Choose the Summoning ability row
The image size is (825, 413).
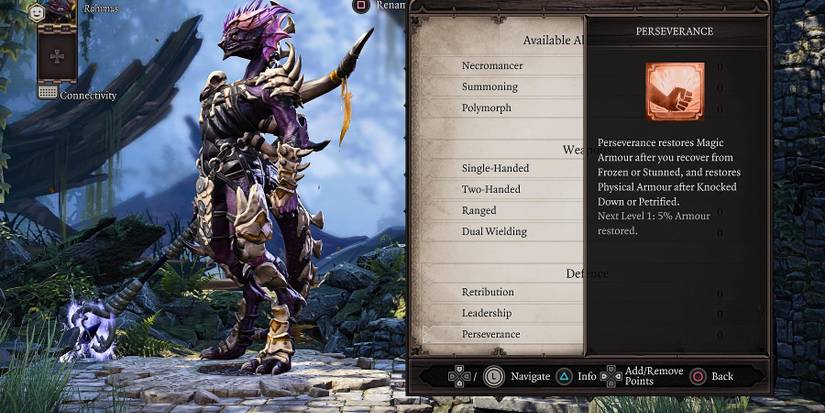[x=490, y=87]
